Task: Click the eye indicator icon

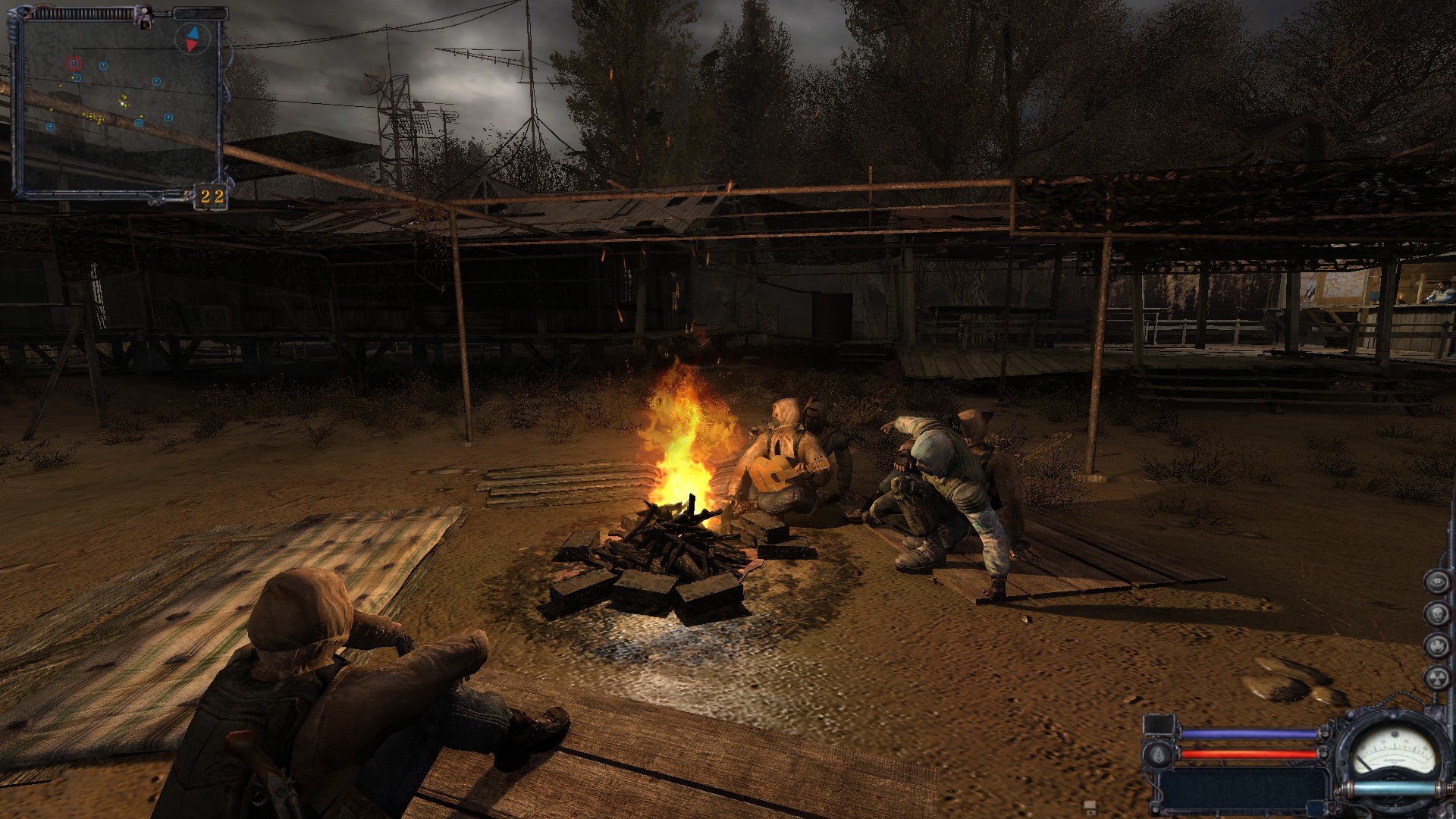Action: (x=1436, y=582)
